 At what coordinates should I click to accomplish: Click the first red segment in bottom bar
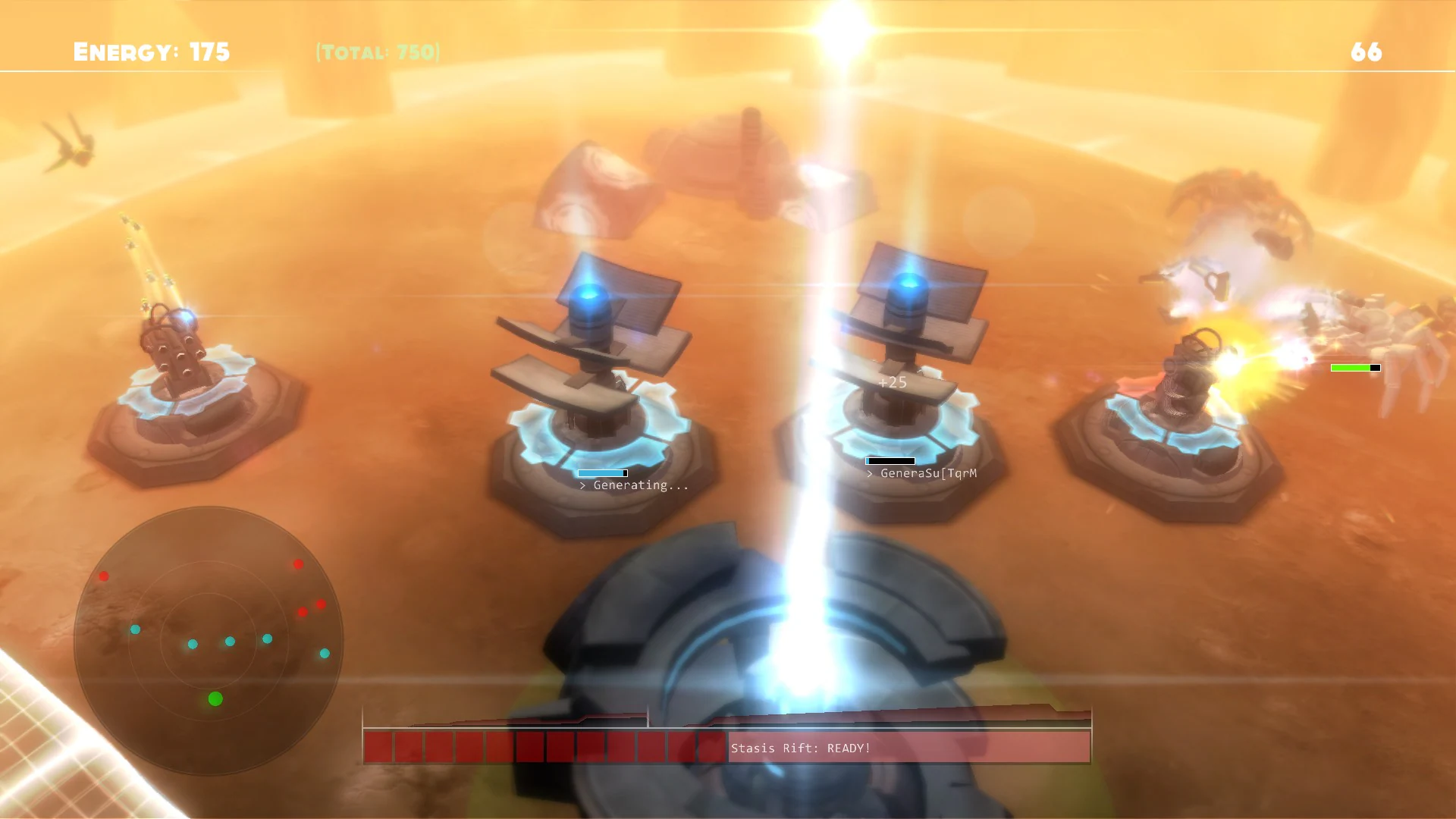[x=377, y=748]
